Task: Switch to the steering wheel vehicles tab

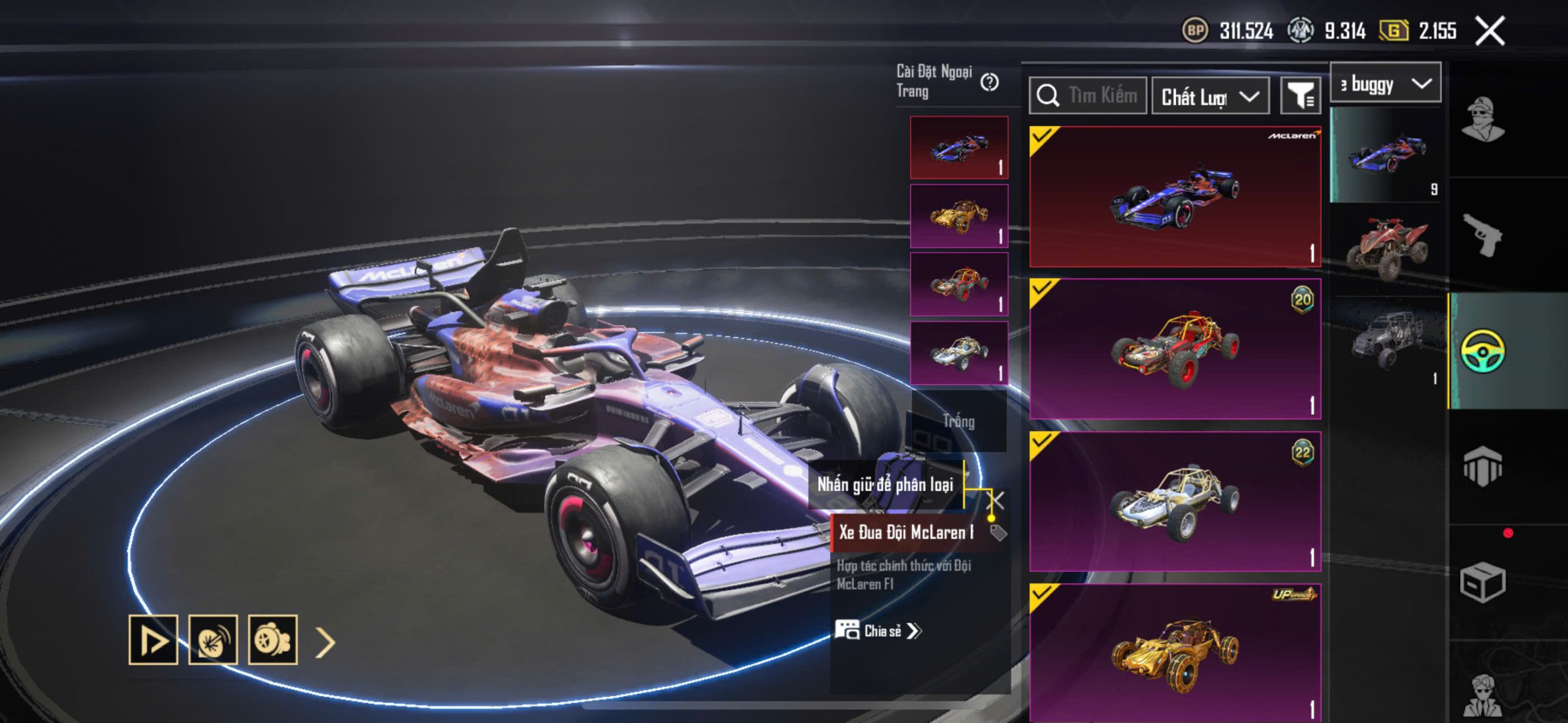Action: pyautogui.click(x=1482, y=350)
